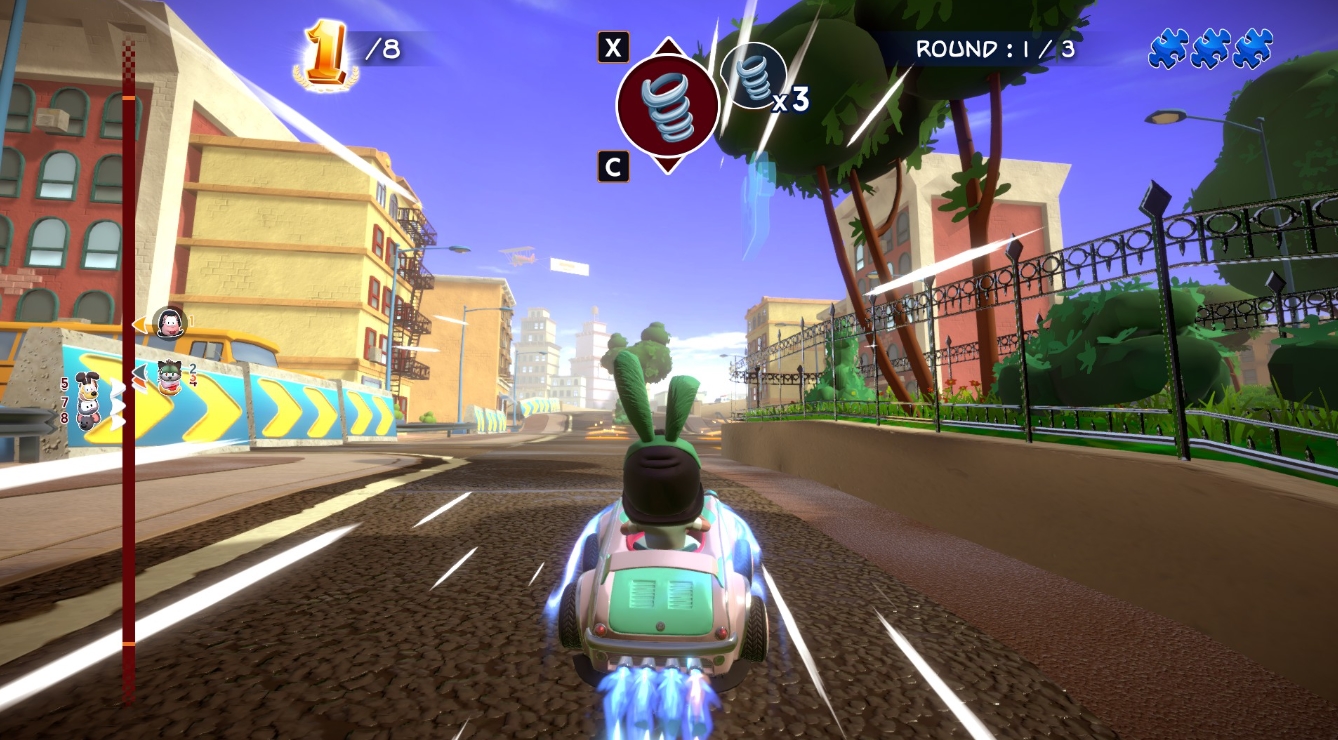Expand the downward arrow below the item wheel

click(x=668, y=165)
